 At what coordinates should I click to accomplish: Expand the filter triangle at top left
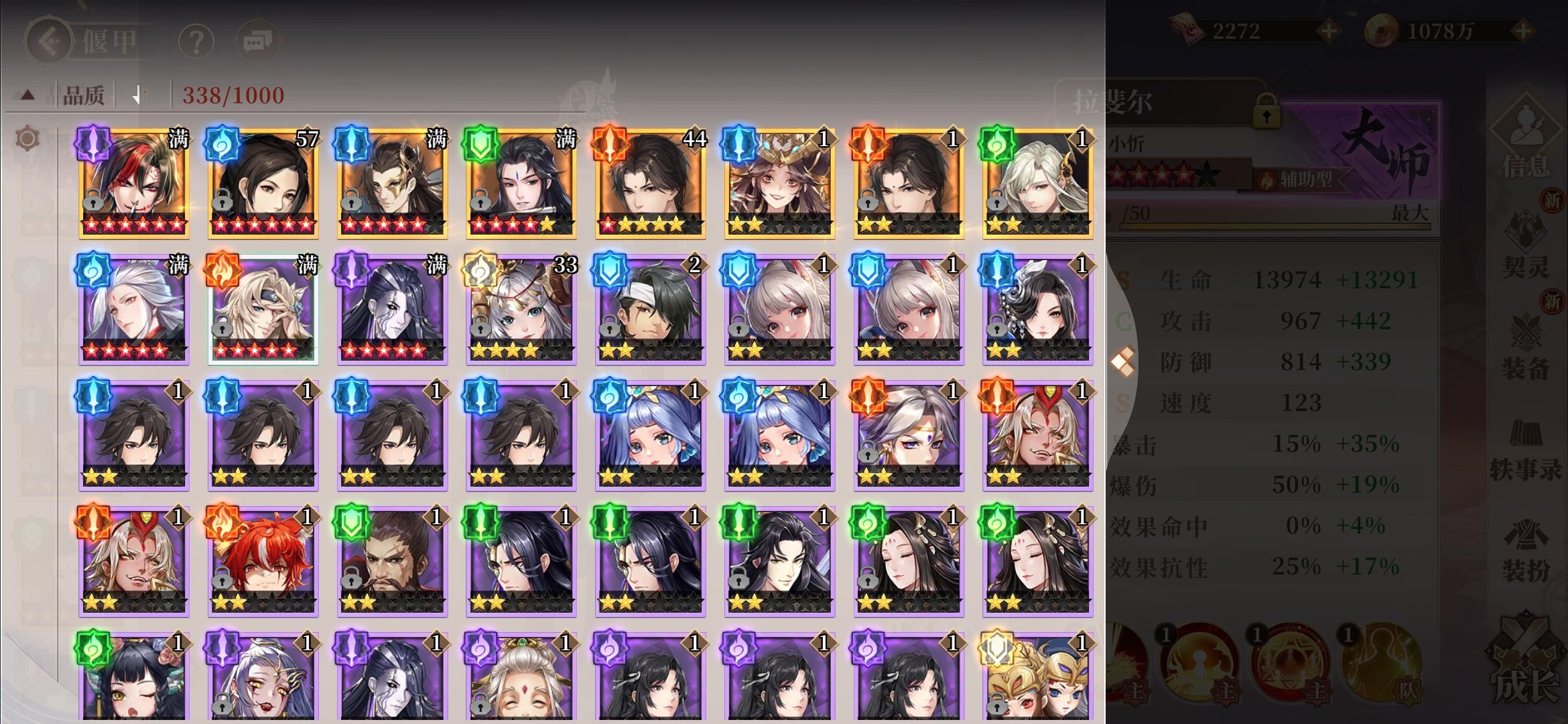(x=25, y=95)
